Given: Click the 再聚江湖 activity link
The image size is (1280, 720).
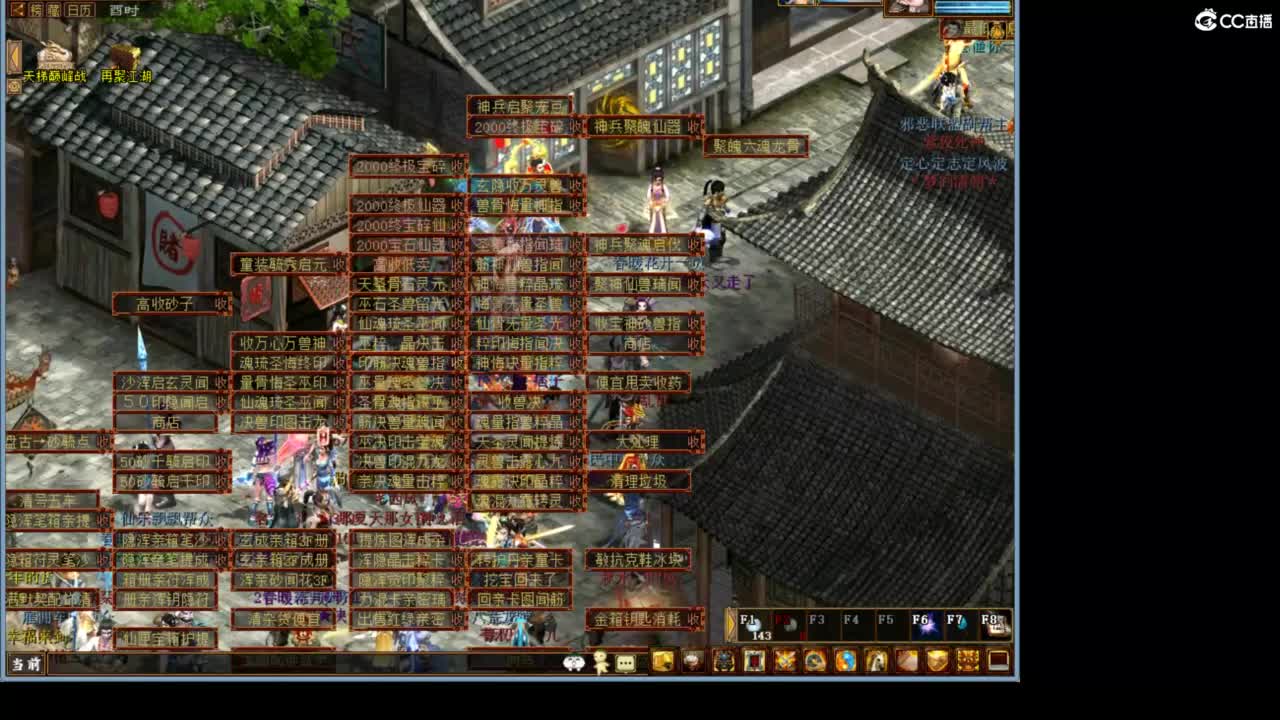Looking at the screenshot, I should (127, 76).
